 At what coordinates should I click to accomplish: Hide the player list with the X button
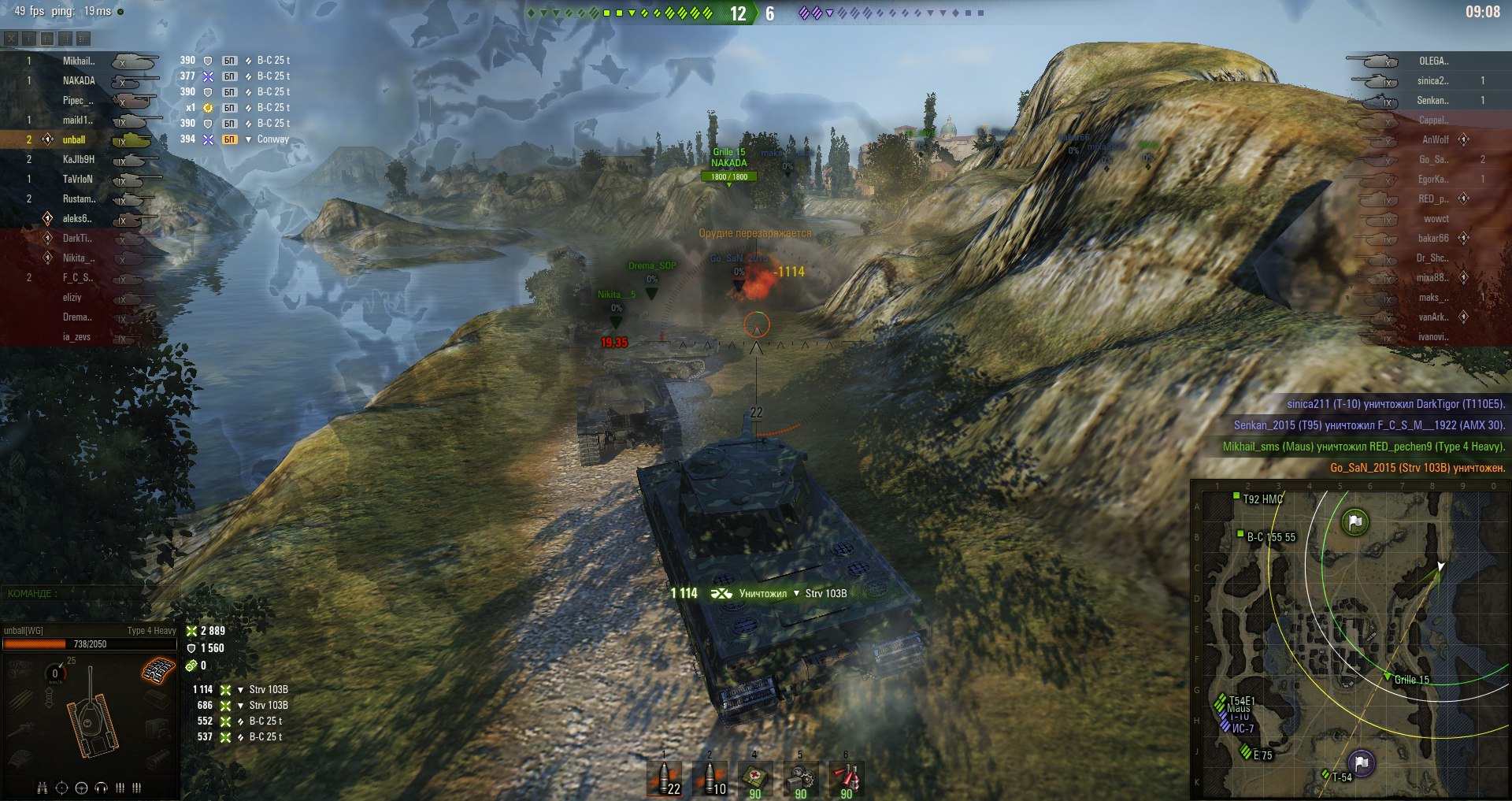tap(11, 38)
